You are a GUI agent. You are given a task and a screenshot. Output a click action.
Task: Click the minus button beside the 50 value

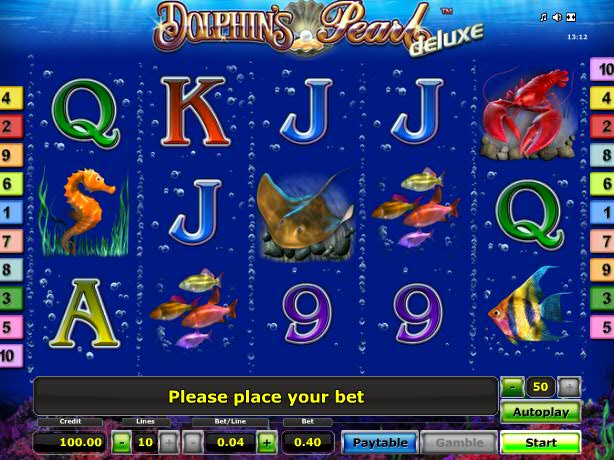(x=512, y=387)
